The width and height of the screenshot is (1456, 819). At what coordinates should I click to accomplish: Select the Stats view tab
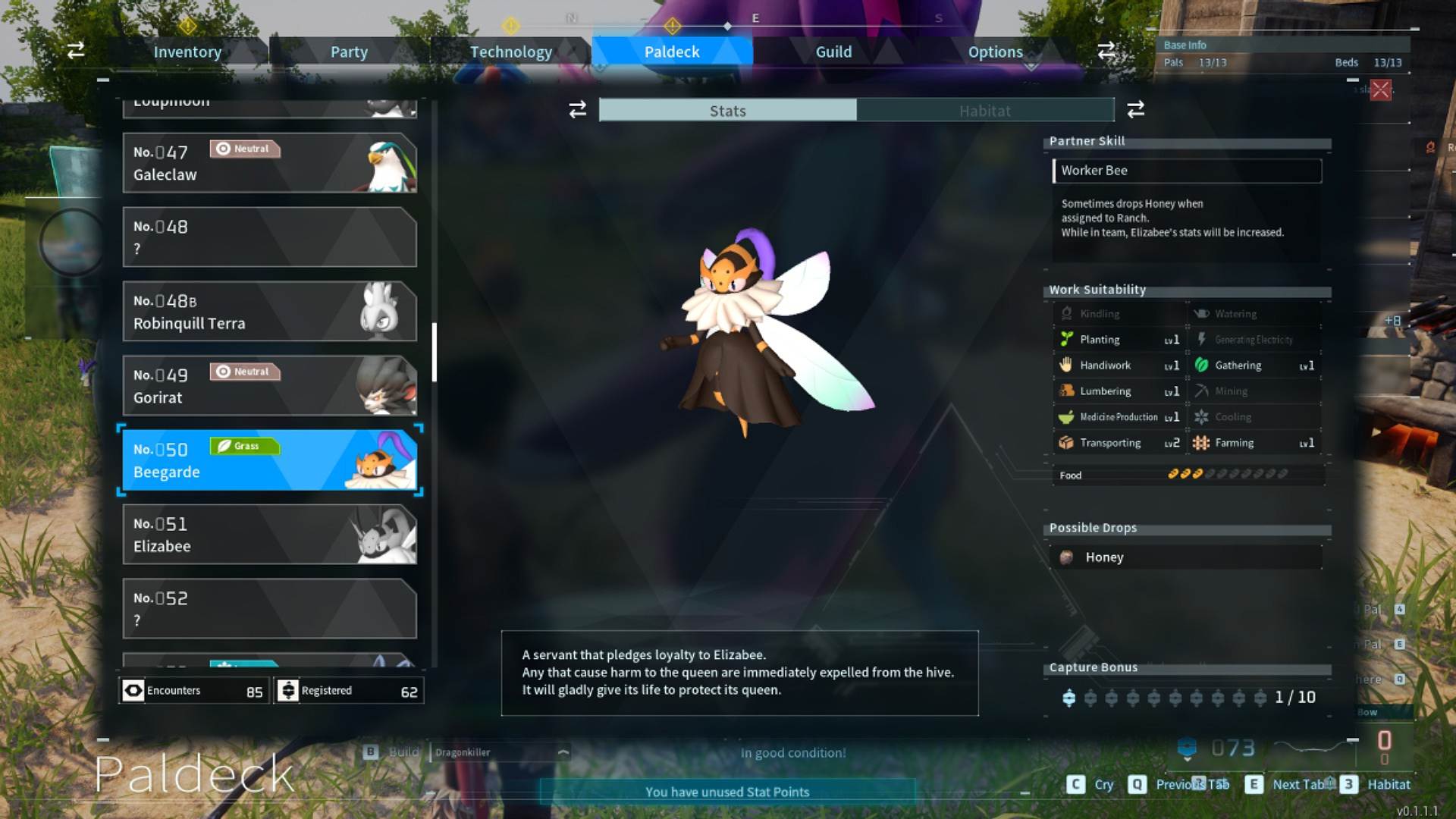tap(728, 111)
